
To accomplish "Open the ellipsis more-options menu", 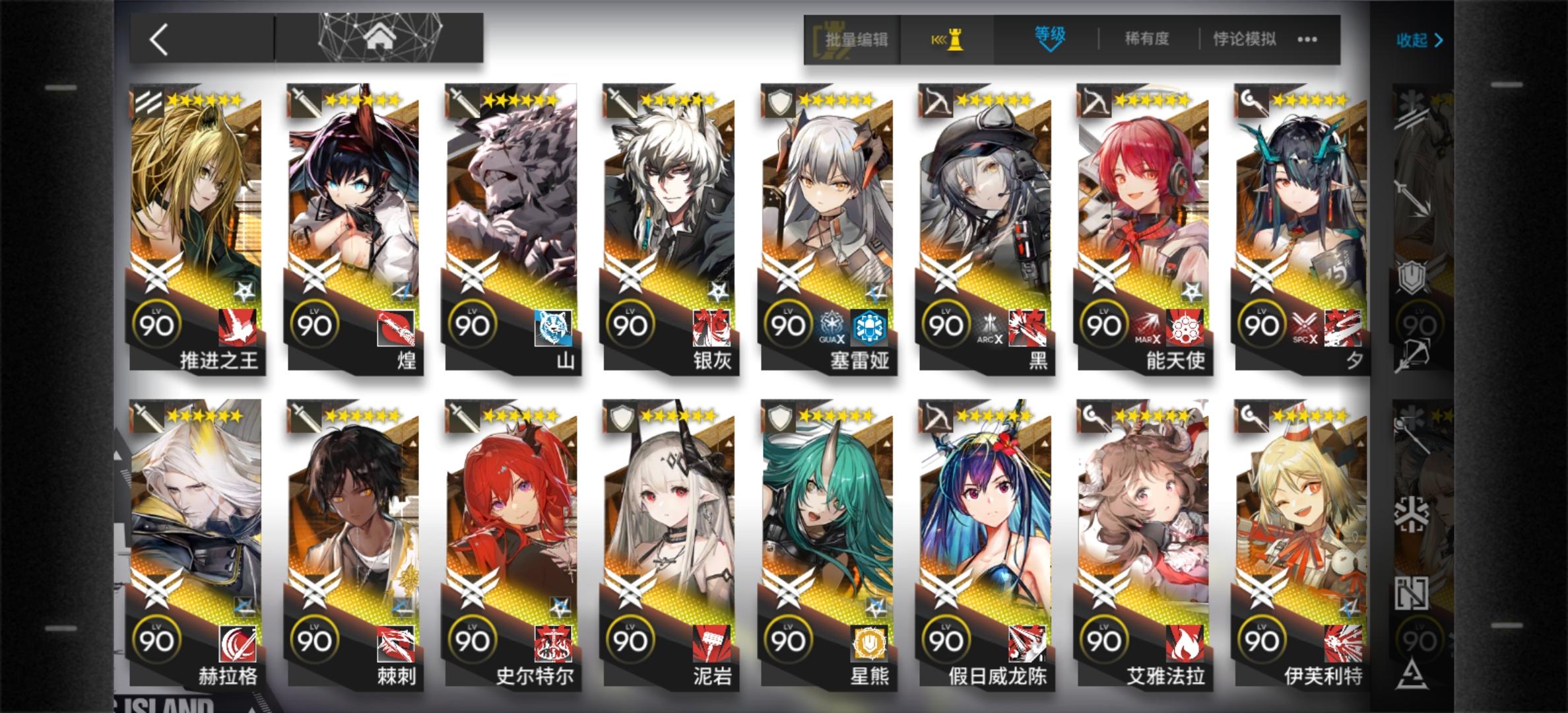I will coord(1307,40).
